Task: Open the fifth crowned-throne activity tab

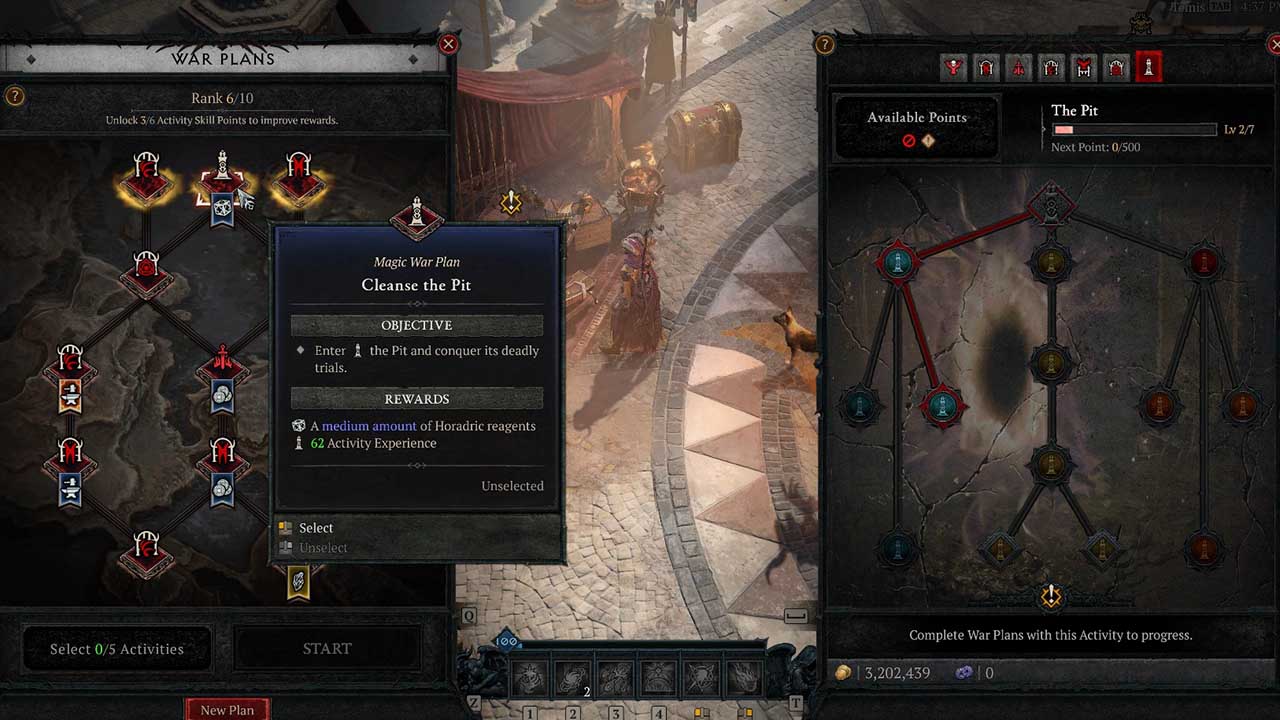Action: [1084, 67]
